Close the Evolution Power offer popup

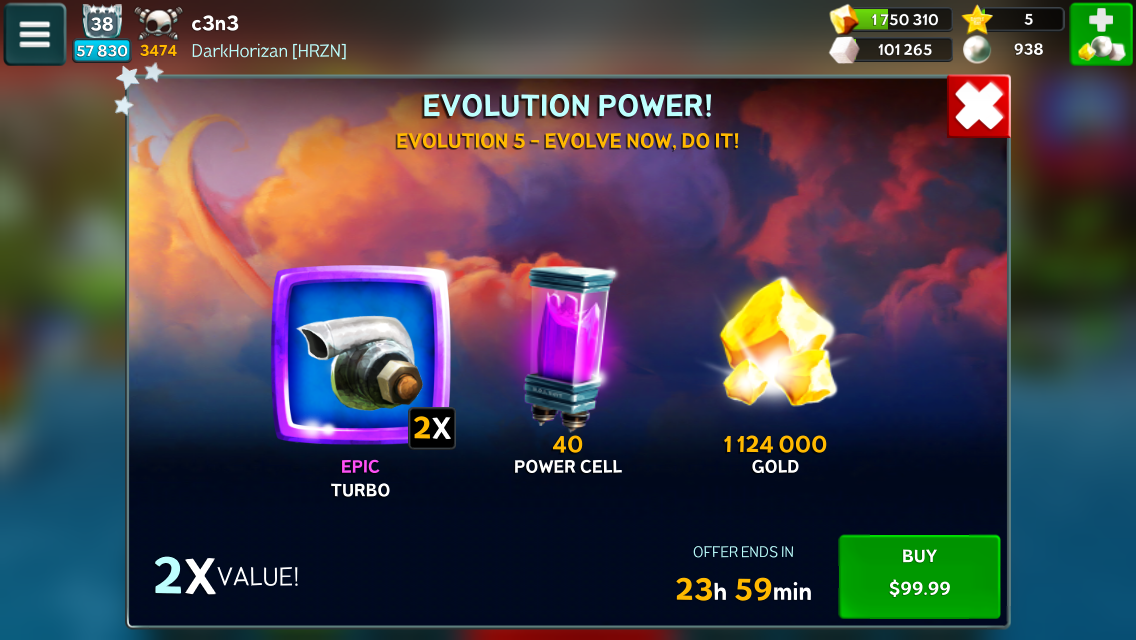coord(978,107)
